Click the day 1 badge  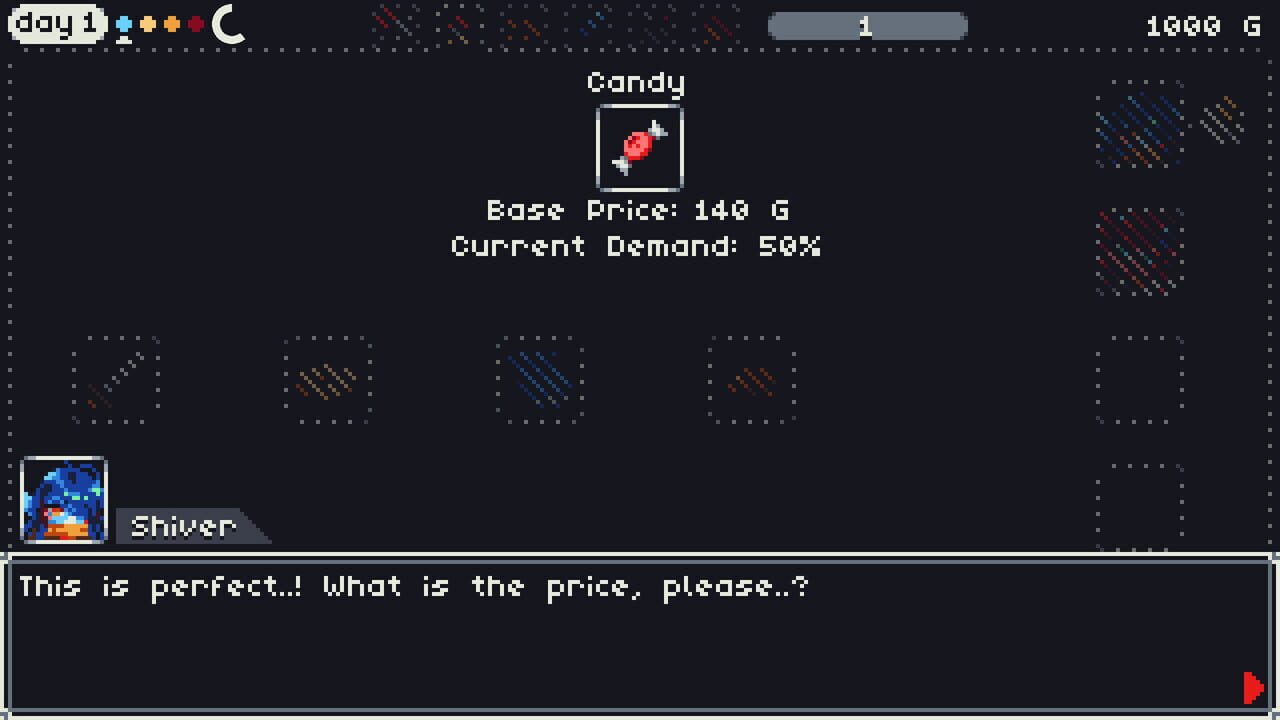click(58, 25)
